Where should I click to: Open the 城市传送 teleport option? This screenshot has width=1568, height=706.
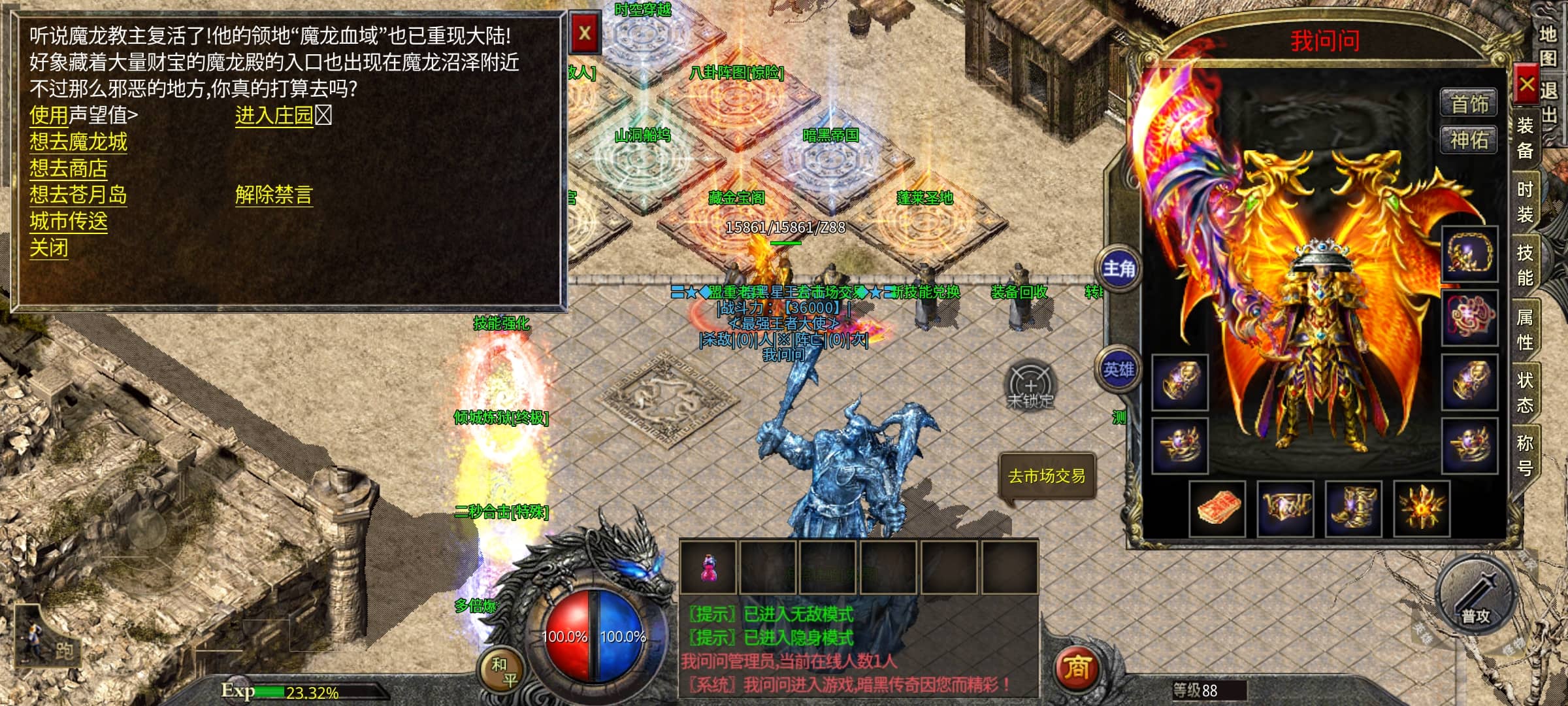pyautogui.click(x=69, y=222)
